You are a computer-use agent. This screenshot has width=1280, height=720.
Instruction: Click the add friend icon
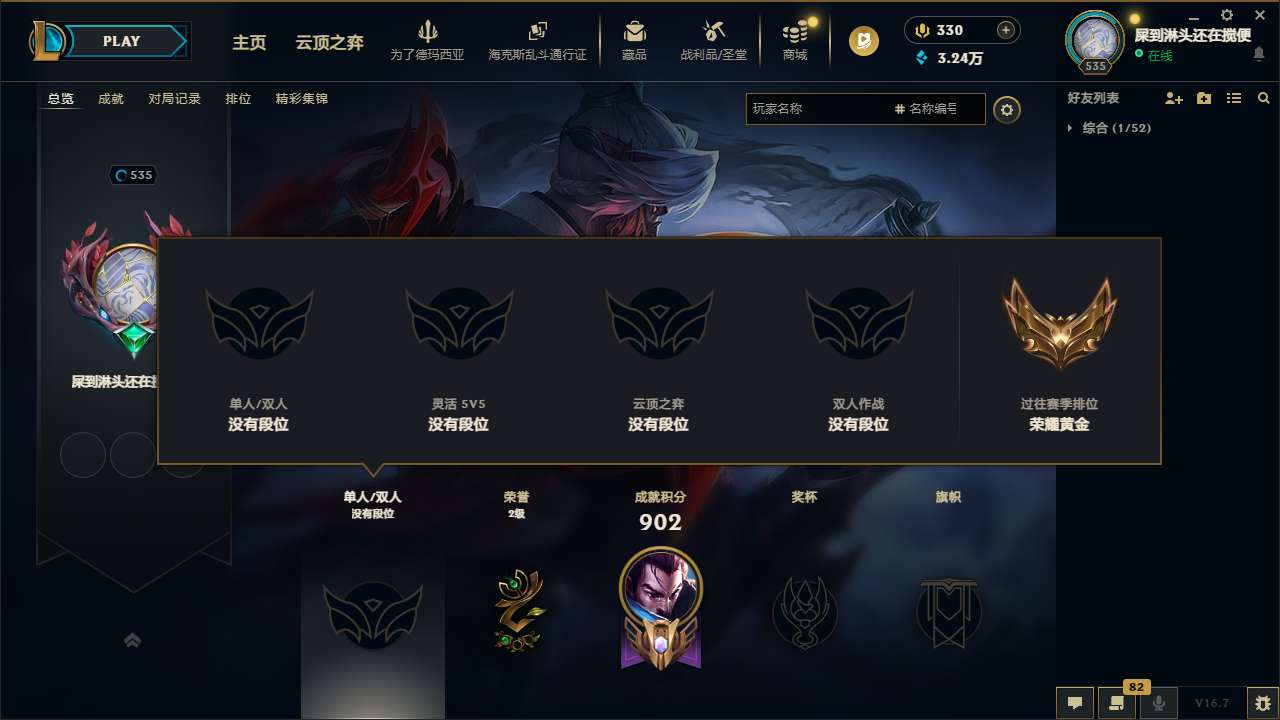1172,98
